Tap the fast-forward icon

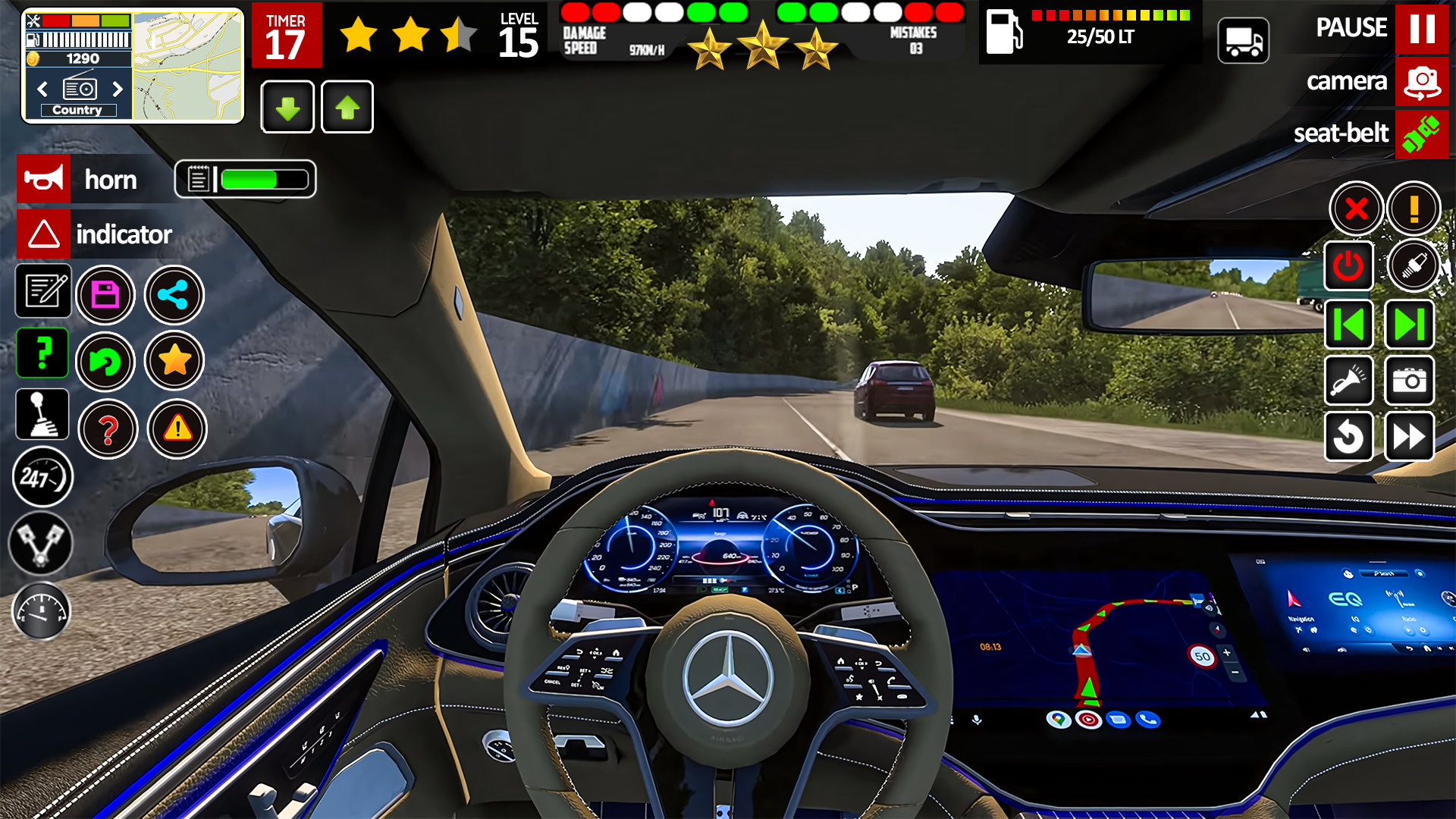(1409, 438)
